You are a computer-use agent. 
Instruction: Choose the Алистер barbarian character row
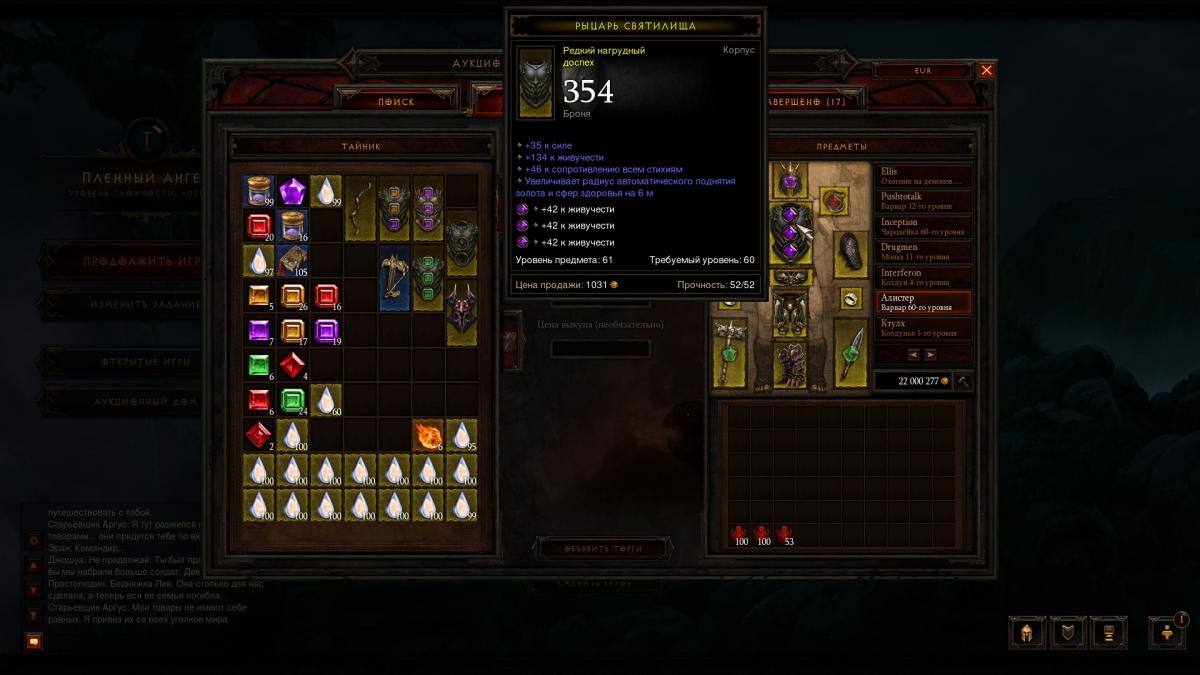923,302
